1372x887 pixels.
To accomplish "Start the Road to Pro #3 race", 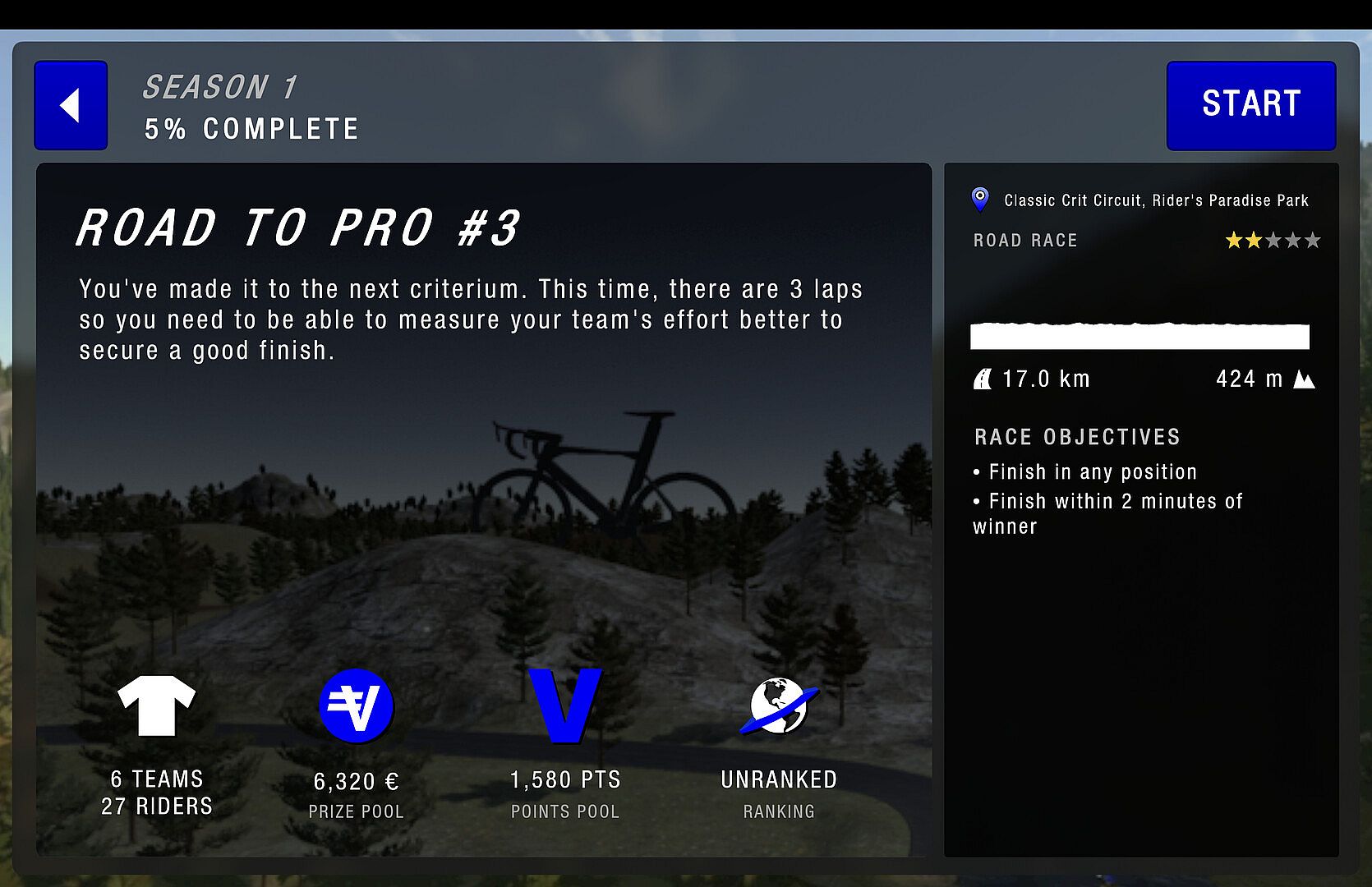I will (x=1250, y=105).
